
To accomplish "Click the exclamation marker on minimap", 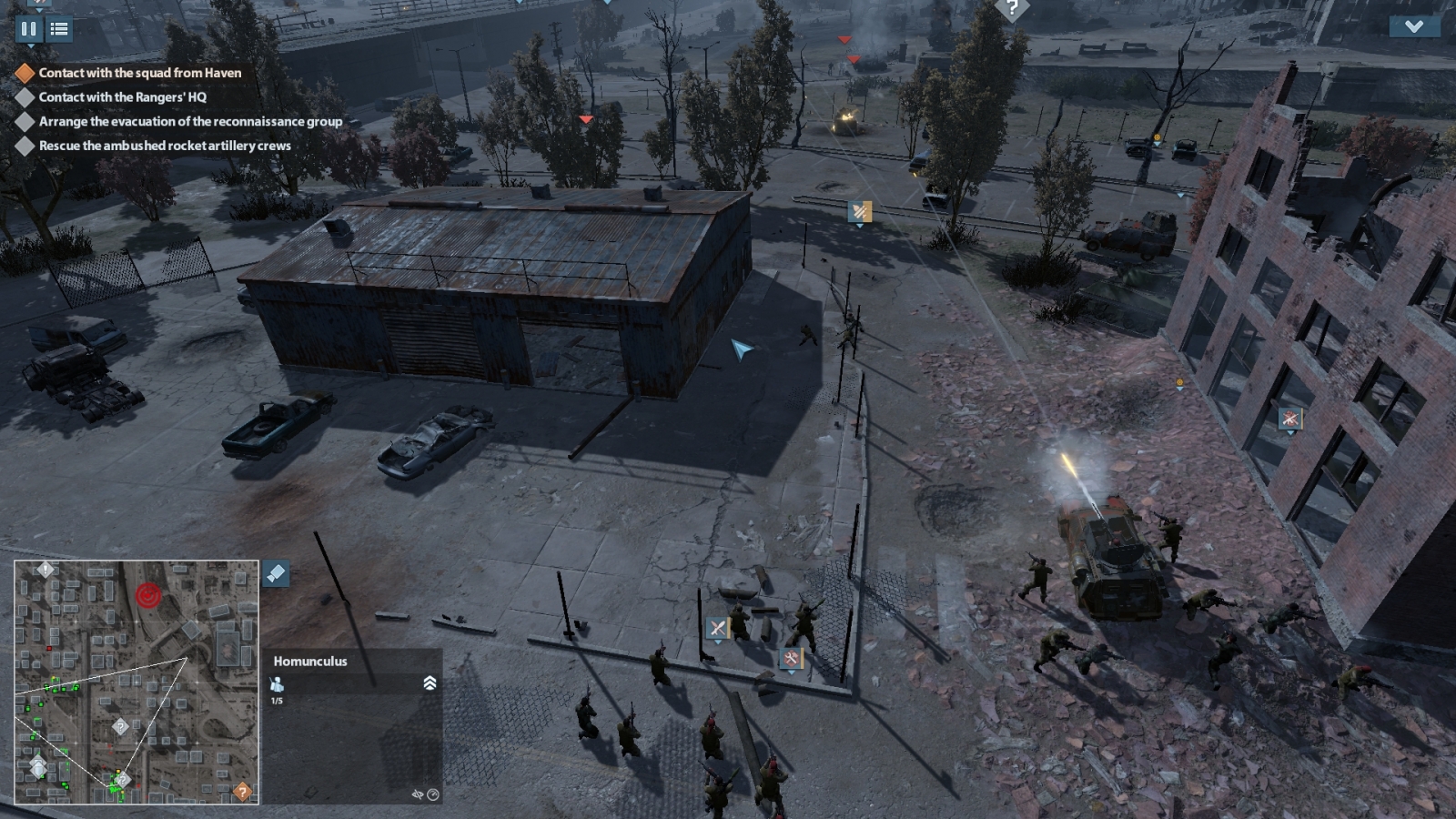I will click(45, 570).
